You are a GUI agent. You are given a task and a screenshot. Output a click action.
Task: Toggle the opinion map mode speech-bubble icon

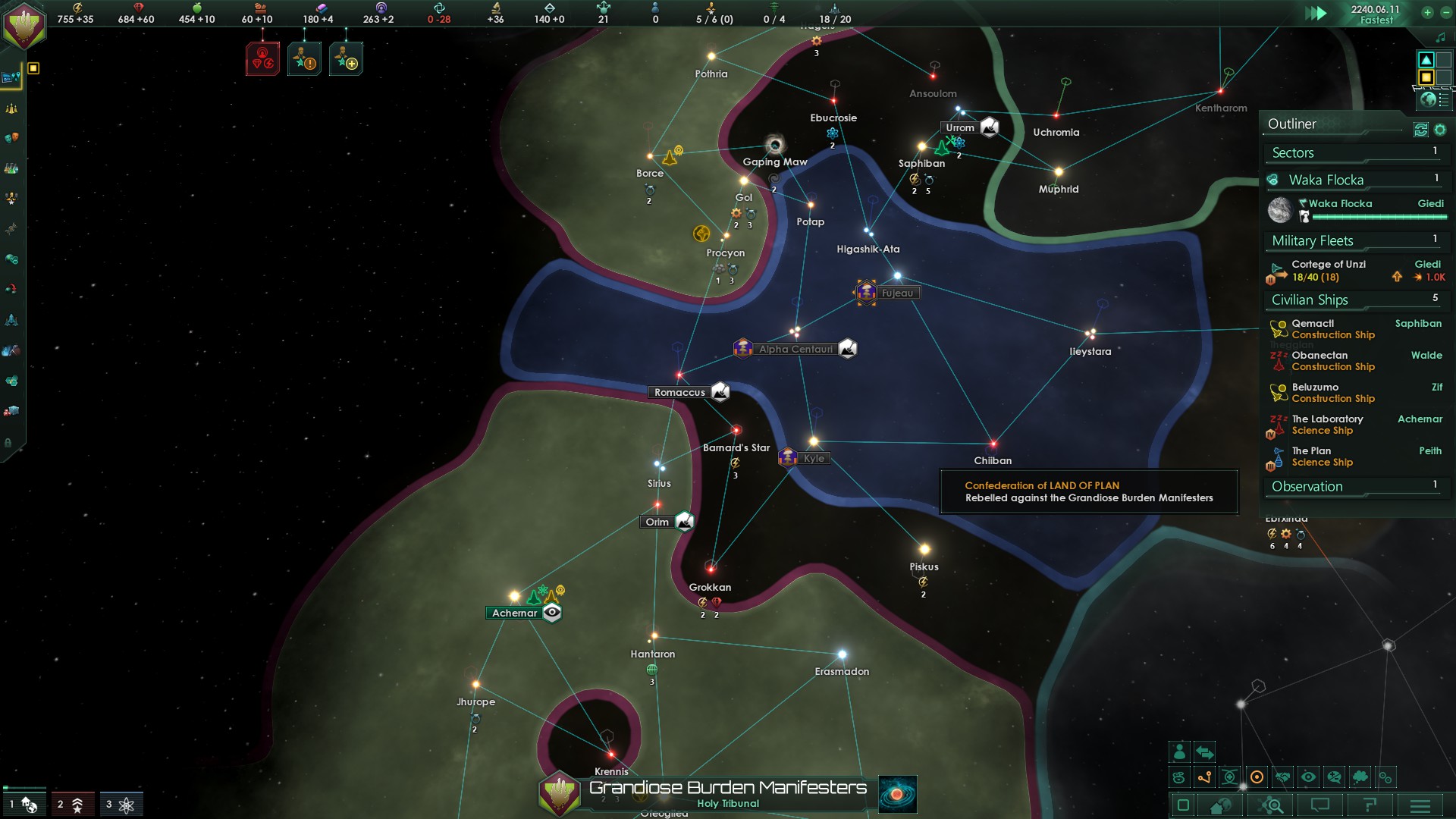point(1332,777)
